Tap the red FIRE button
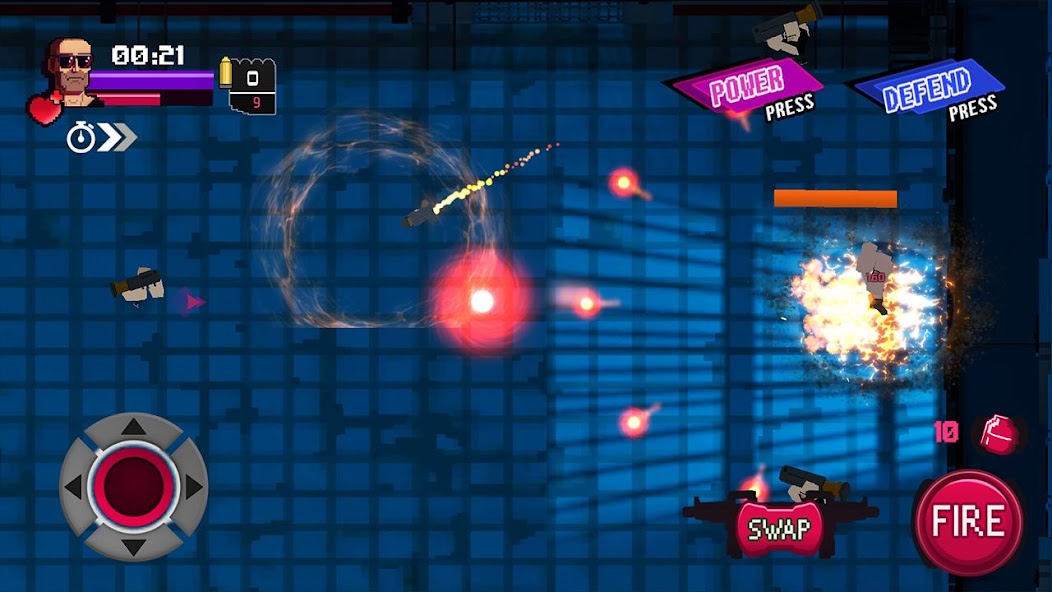 (x=967, y=521)
